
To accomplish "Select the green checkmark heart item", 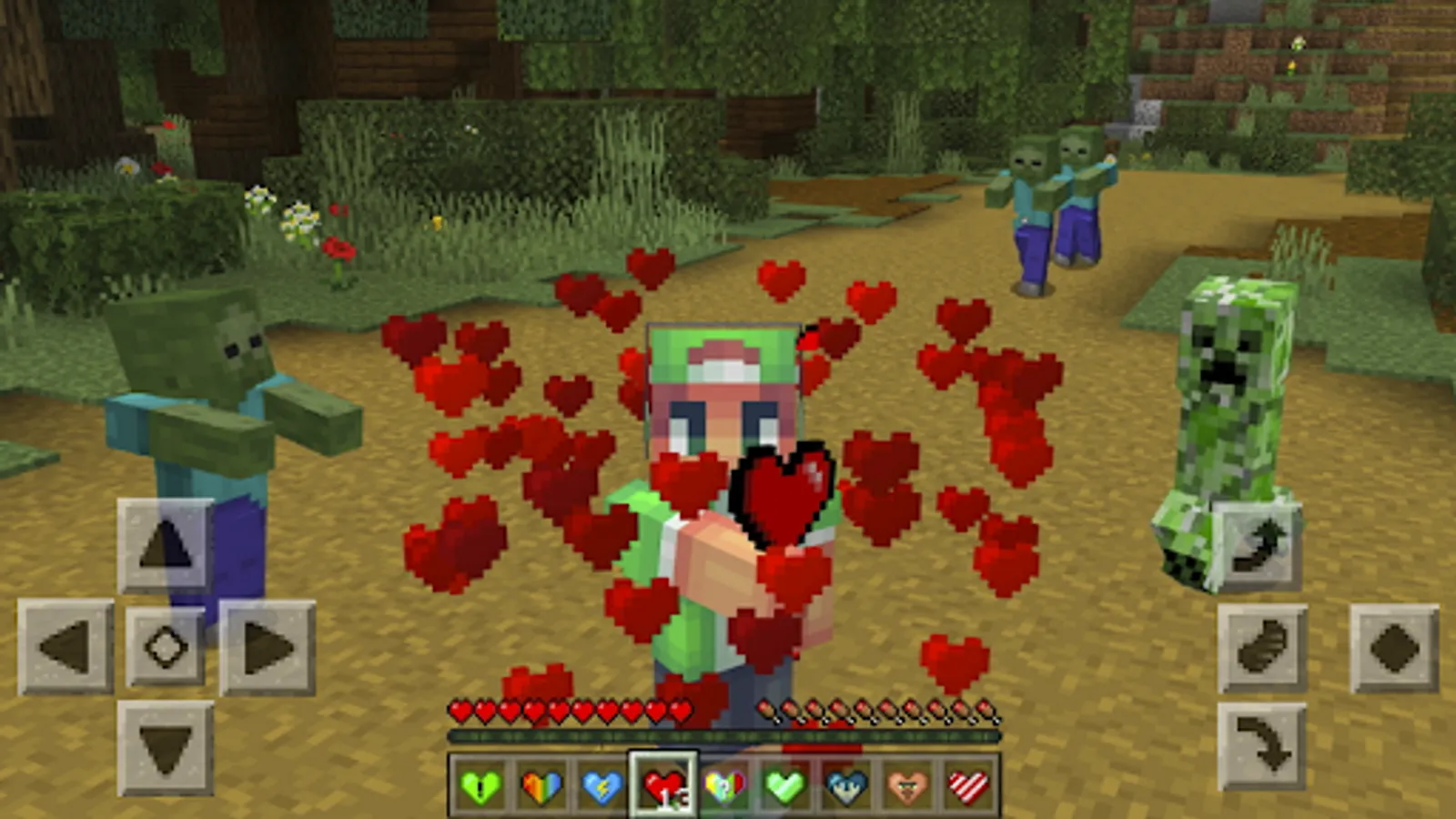I will [785, 784].
